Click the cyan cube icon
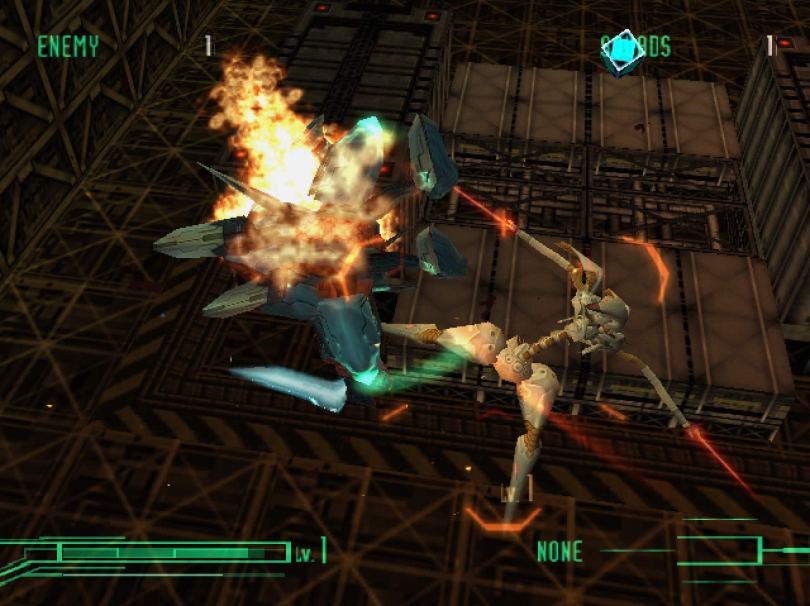 (619, 50)
